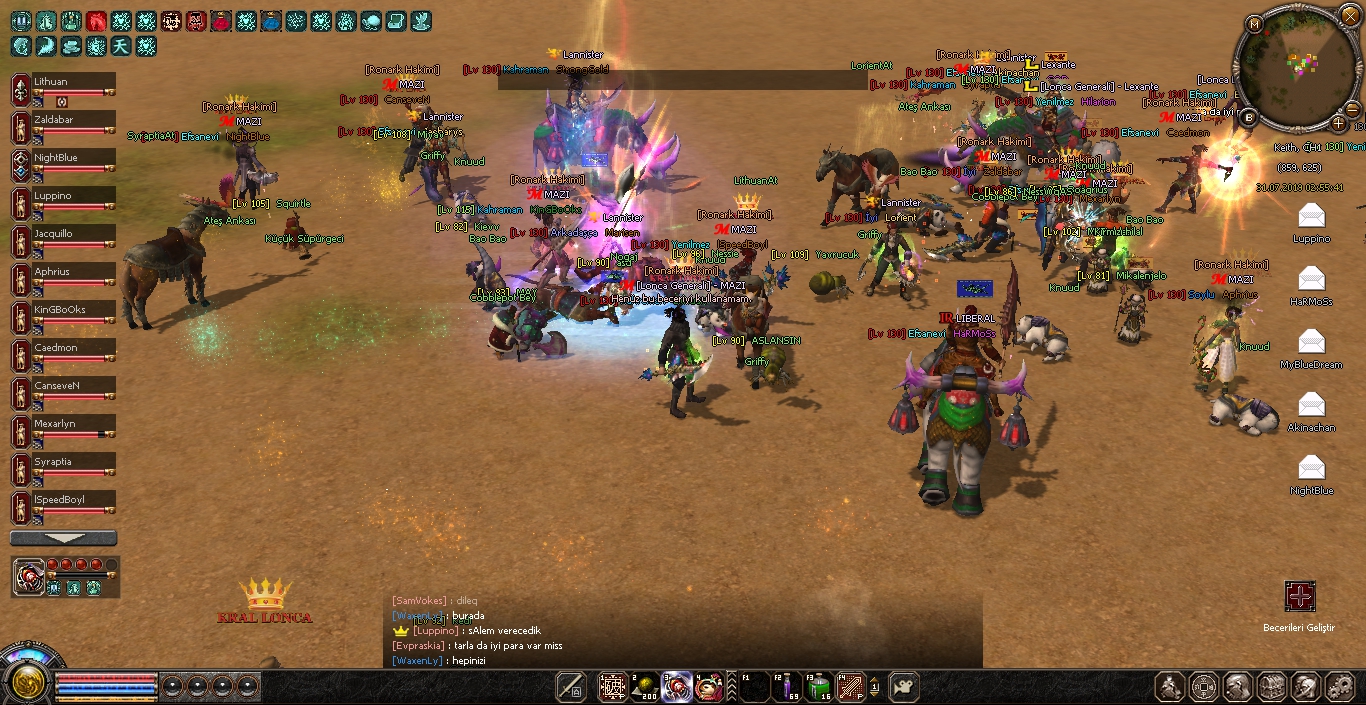Click the golden dragon orb in the corner

pyautogui.click(x=26, y=683)
